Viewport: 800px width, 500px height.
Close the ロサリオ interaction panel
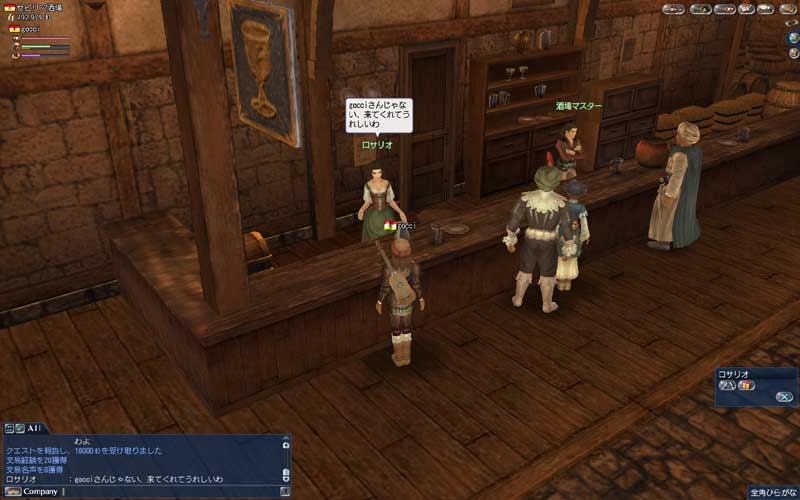(x=784, y=397)
